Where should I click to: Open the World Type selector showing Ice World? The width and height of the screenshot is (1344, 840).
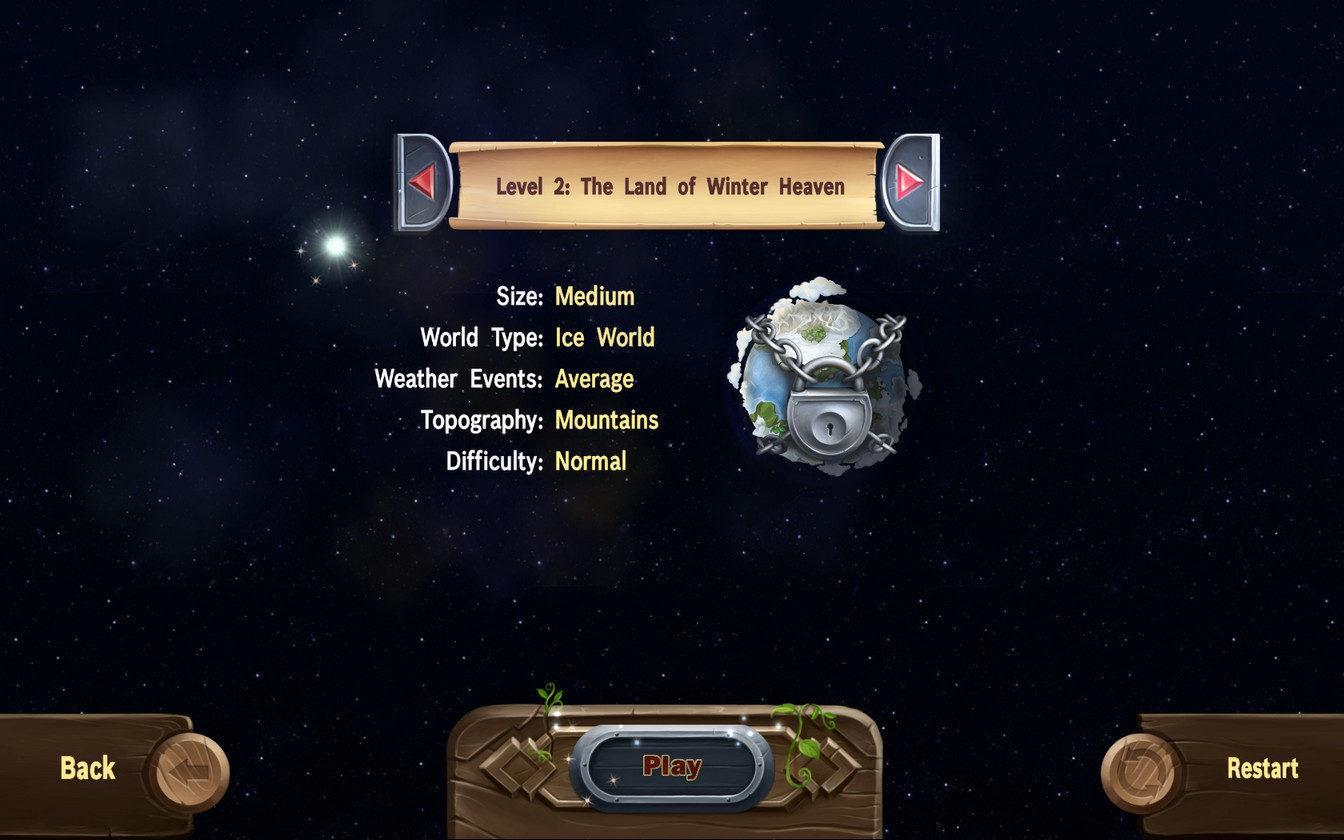coord(604,337)
